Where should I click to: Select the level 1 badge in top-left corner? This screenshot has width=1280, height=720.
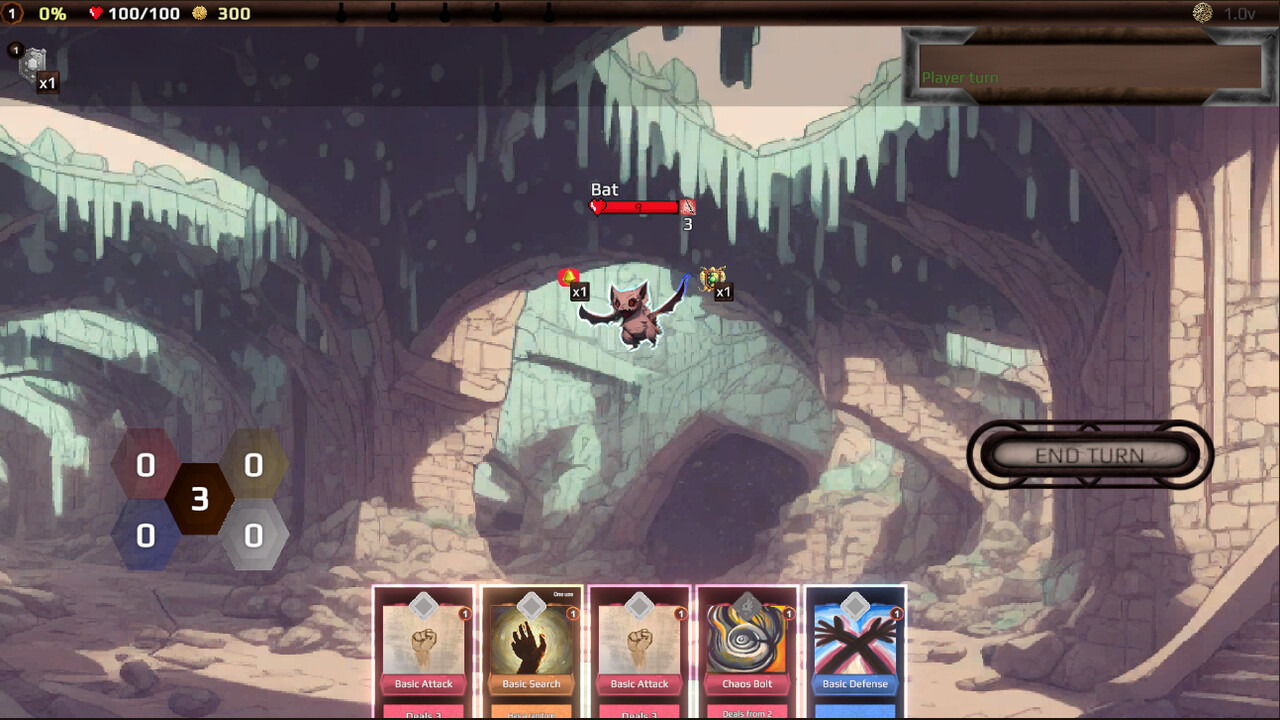[12, 13]
